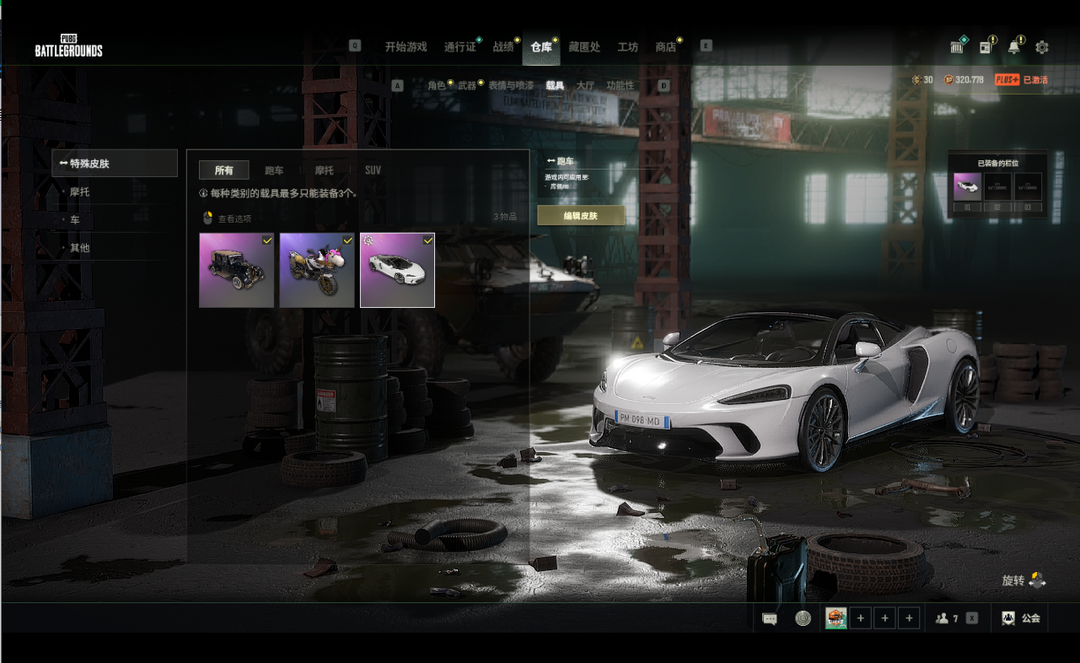Open the 战绩 (Career) menu

tap(503, 47)
